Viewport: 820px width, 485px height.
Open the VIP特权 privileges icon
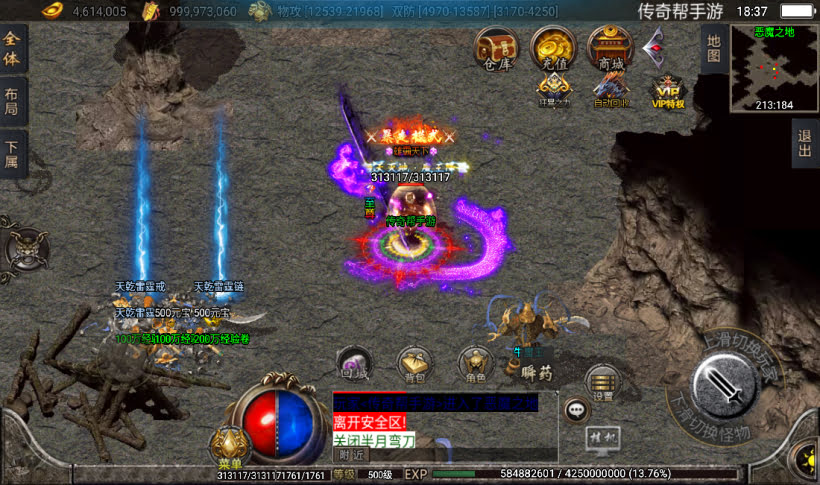point(667,92)
